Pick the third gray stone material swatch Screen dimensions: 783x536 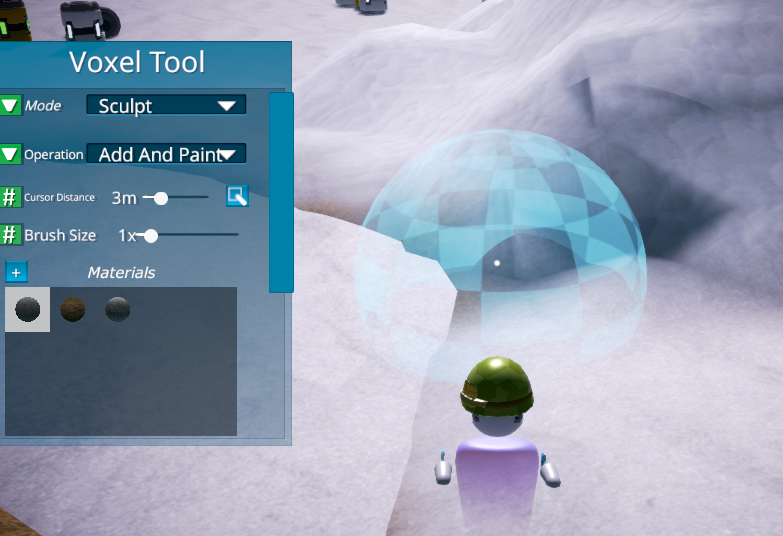[x=118, y=310]
